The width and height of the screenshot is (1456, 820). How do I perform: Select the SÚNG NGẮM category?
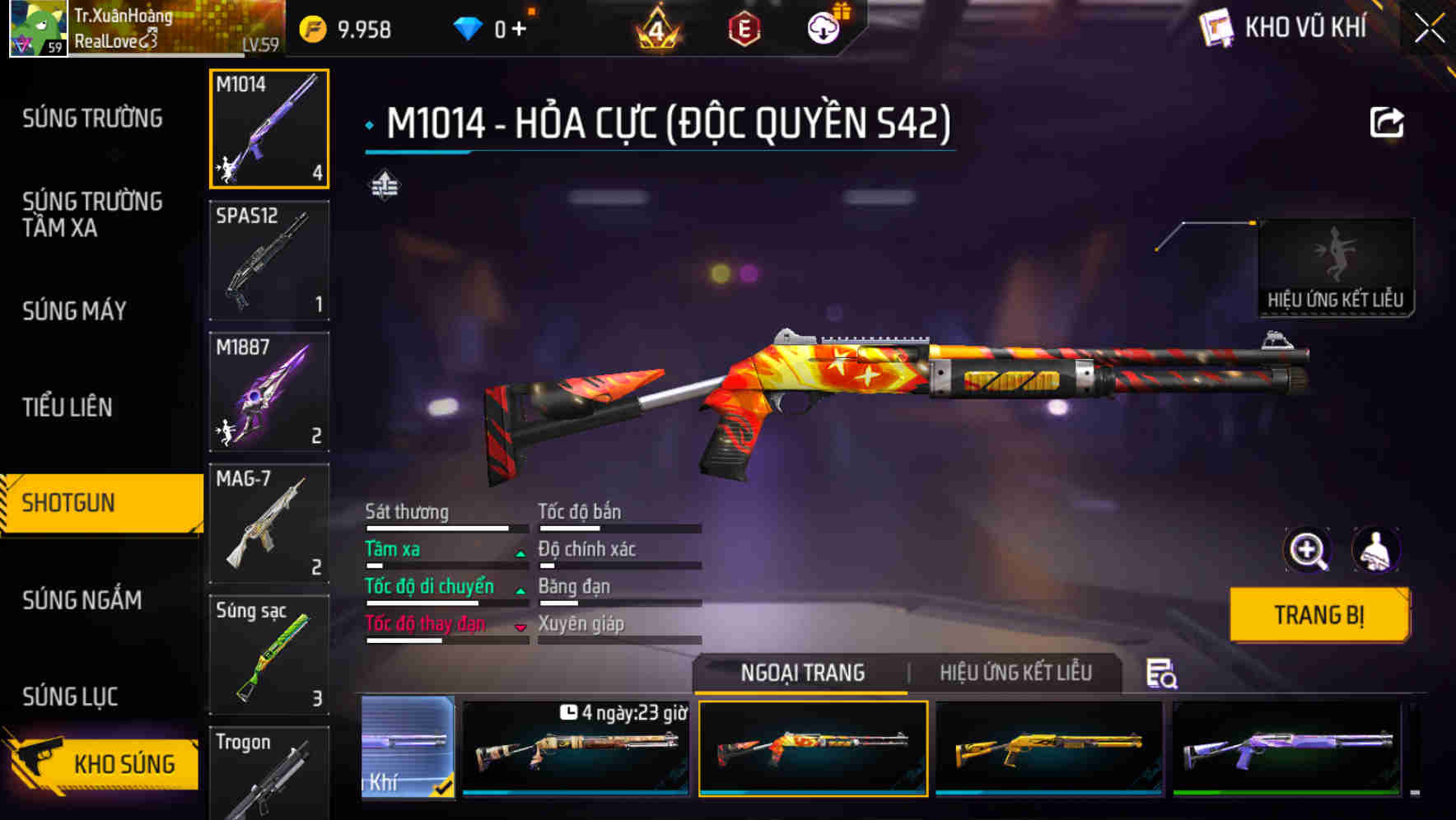(x=82, y=601)
